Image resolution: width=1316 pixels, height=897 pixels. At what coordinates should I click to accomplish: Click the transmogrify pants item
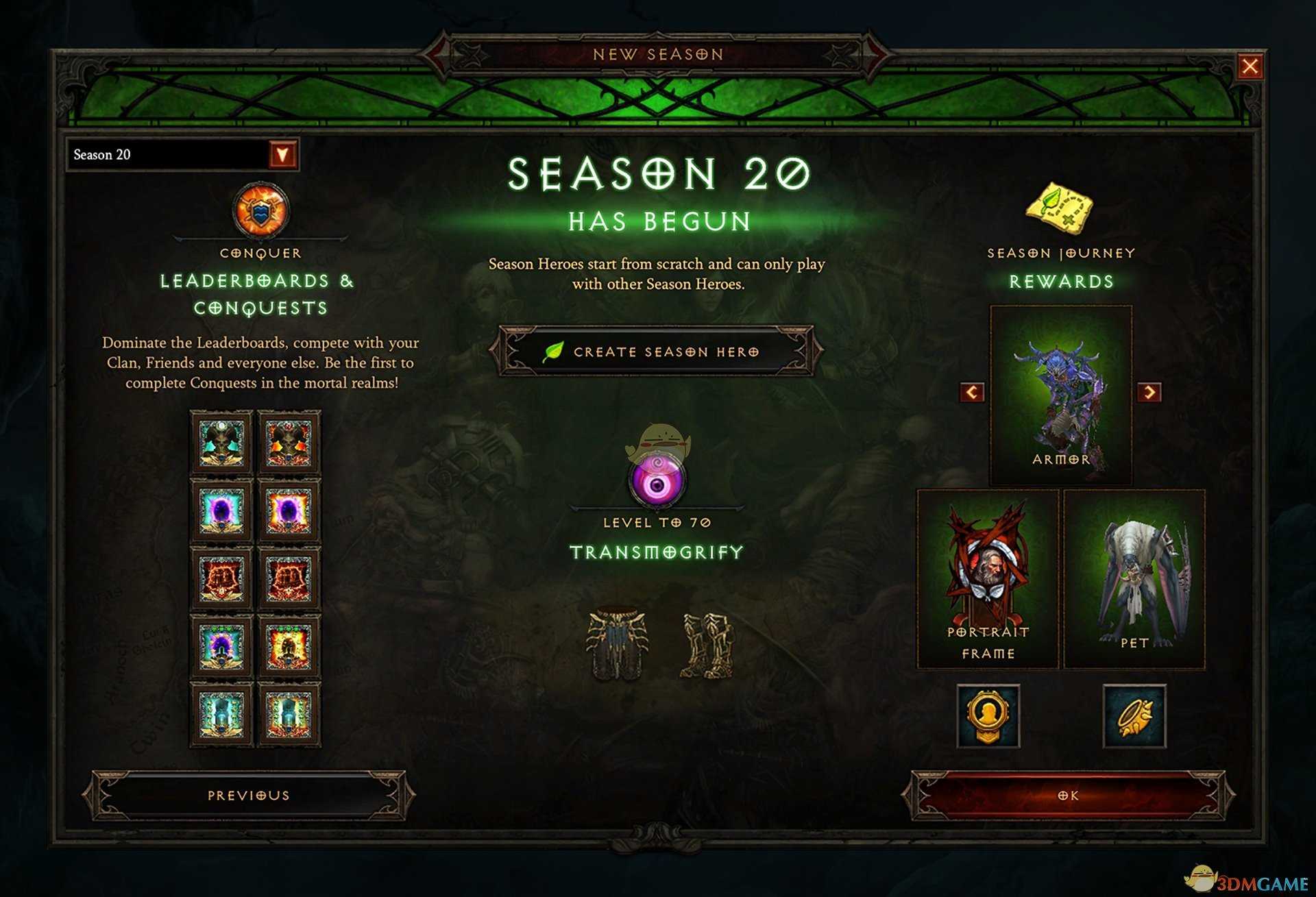click(x=616, y=644)
